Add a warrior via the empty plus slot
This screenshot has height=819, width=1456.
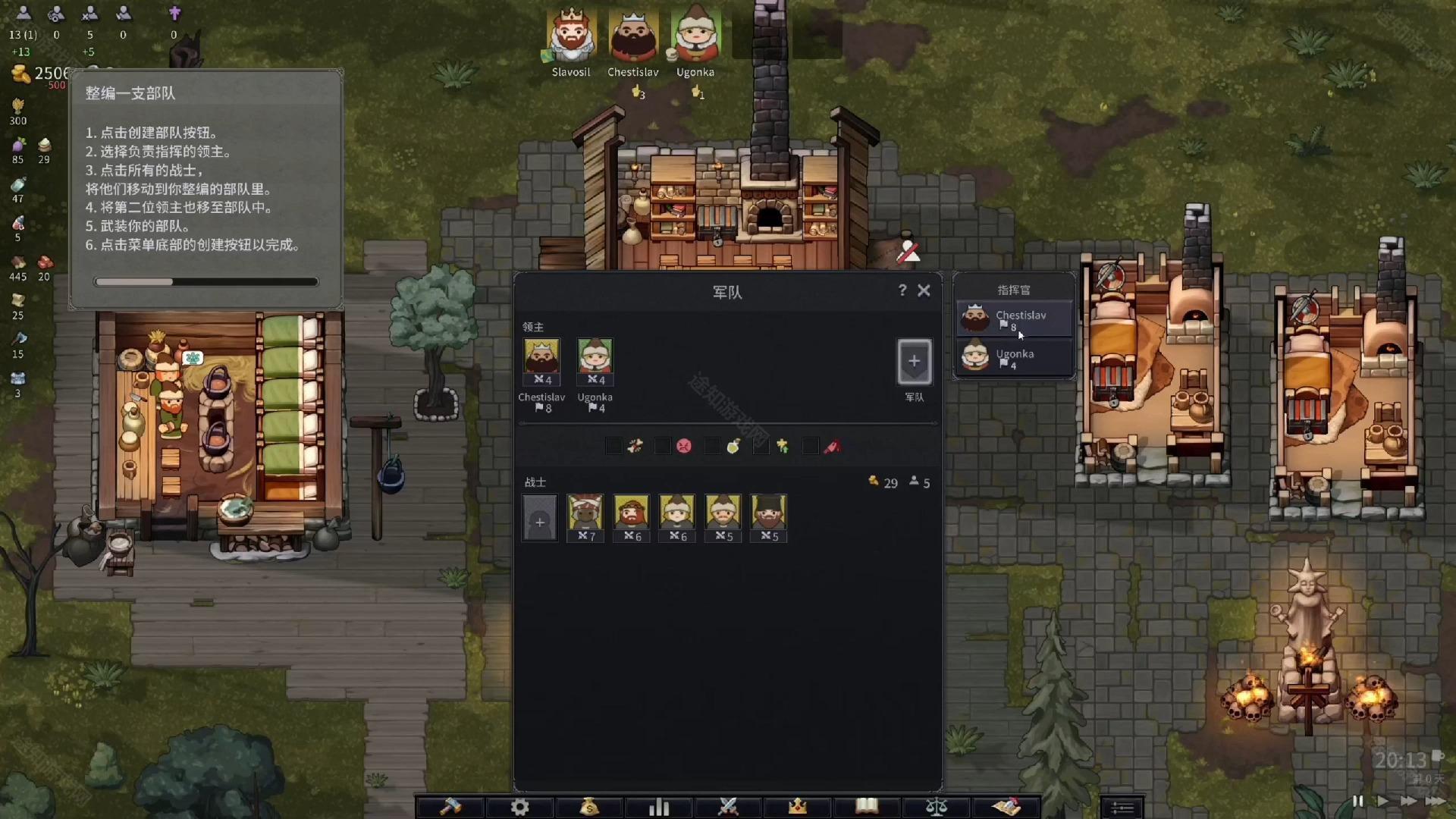[539, 522]
